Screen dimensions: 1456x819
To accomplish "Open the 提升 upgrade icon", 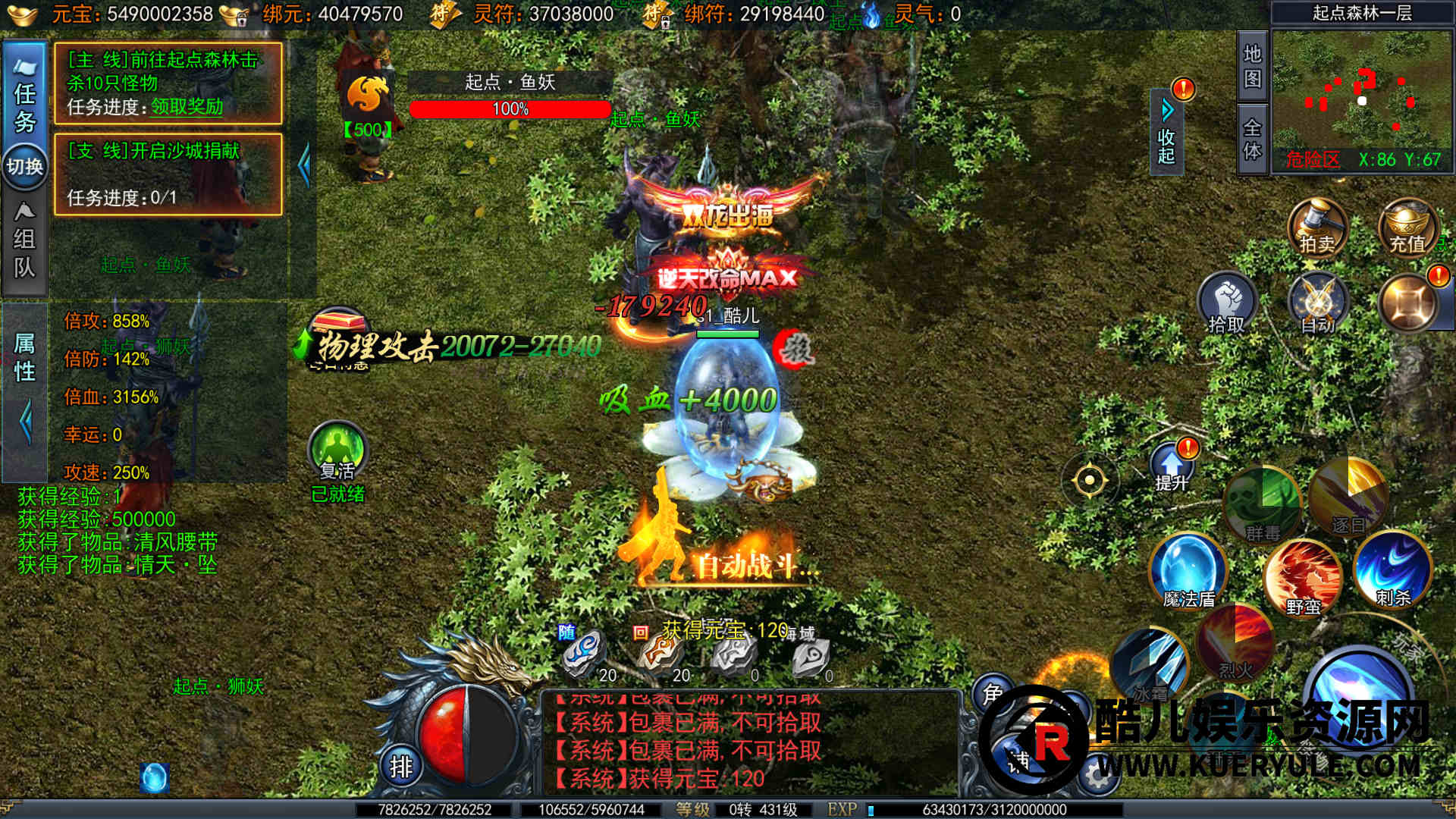I will coord(1172,466).
